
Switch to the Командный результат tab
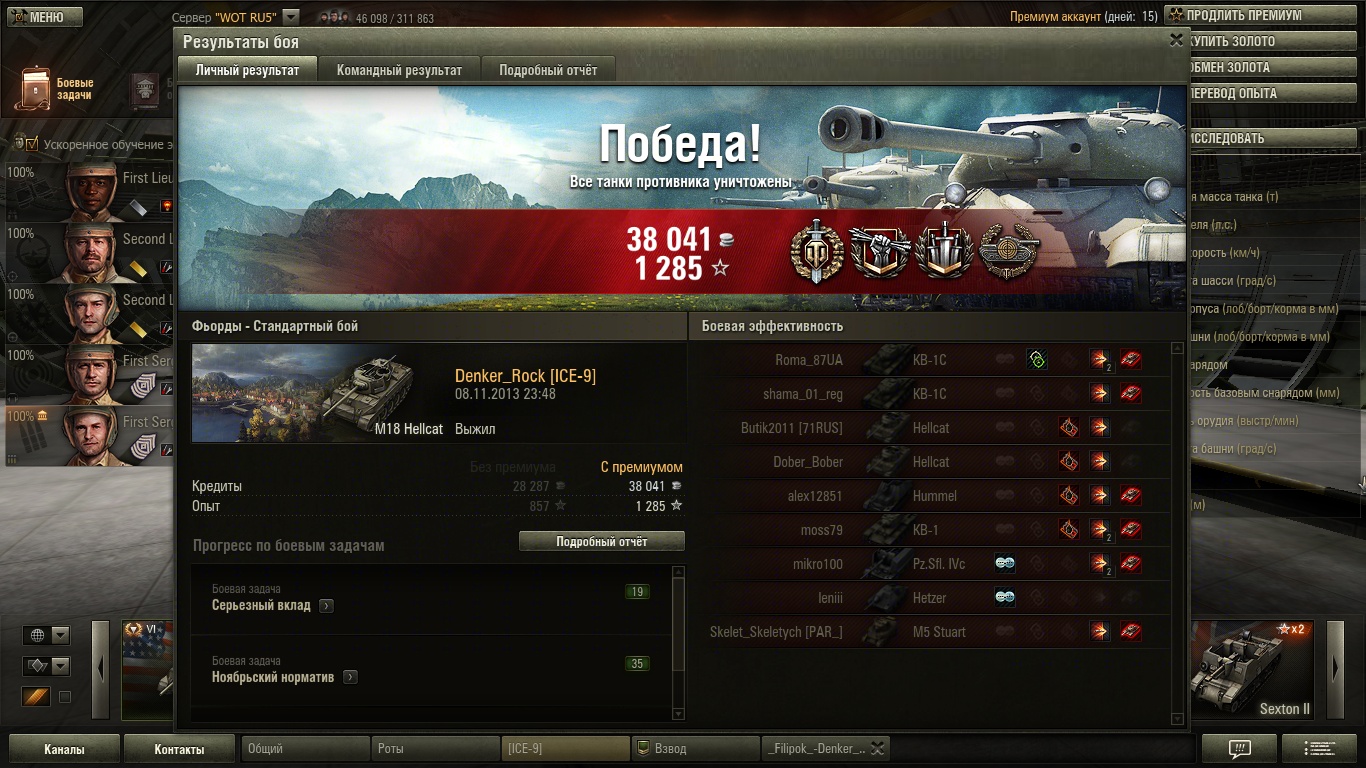(399, 70)
